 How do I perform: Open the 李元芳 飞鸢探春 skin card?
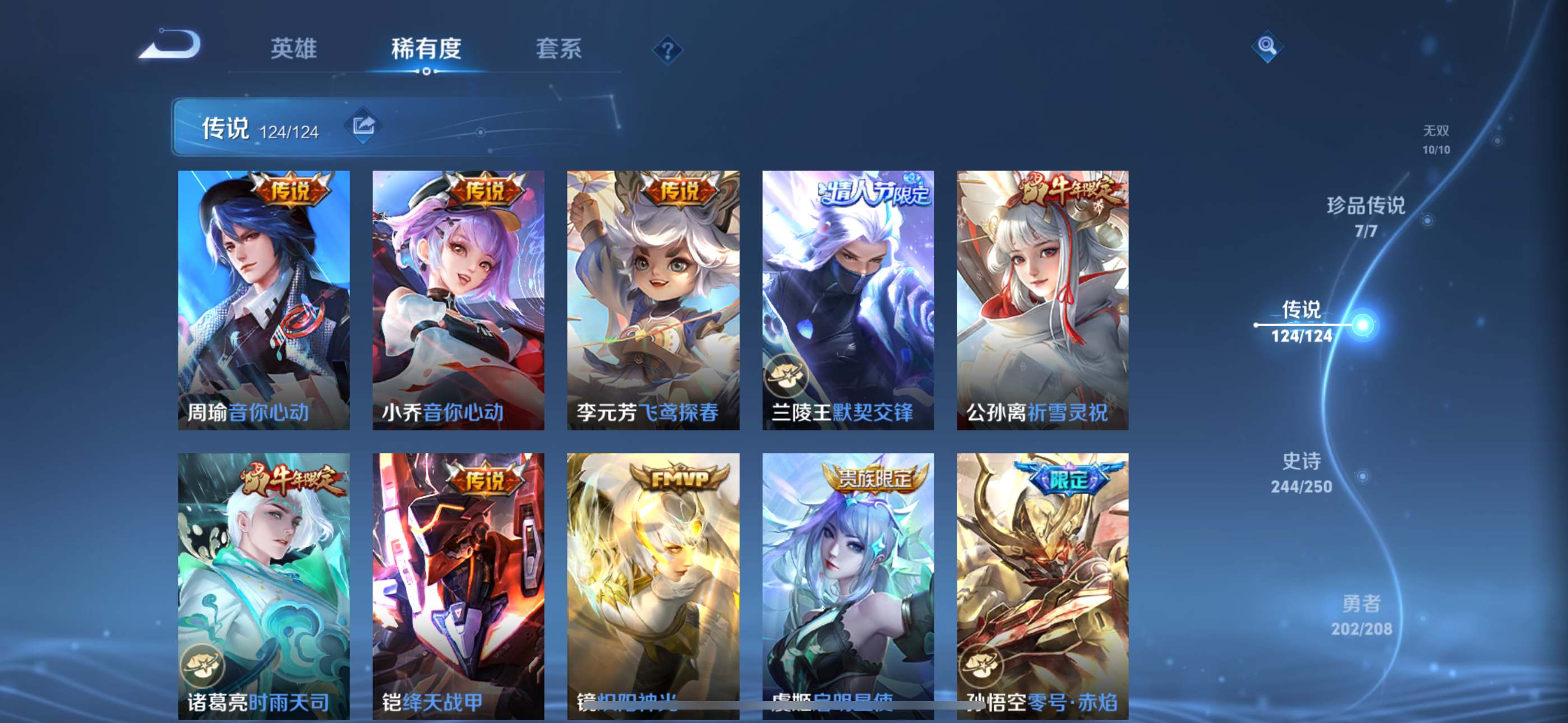pos(653,300)
